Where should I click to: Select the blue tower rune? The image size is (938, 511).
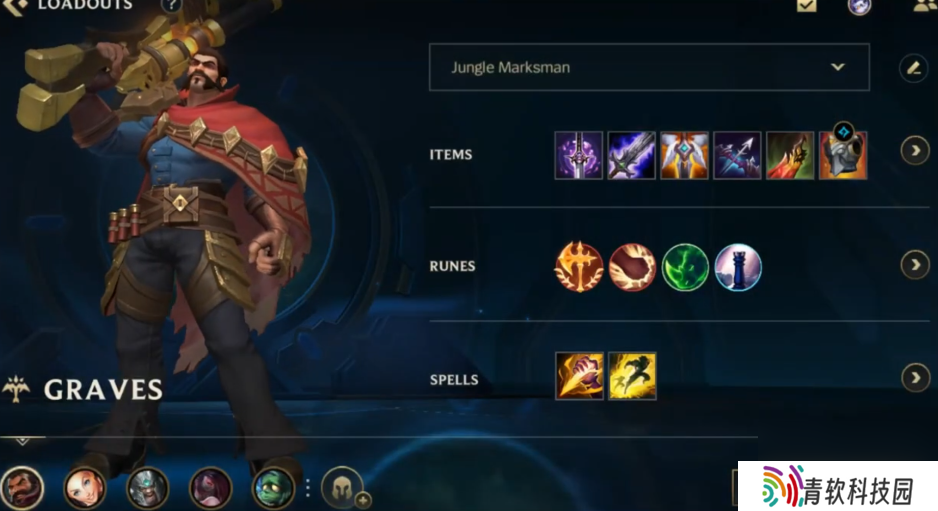pyautogui.click(x=738, y=267)
